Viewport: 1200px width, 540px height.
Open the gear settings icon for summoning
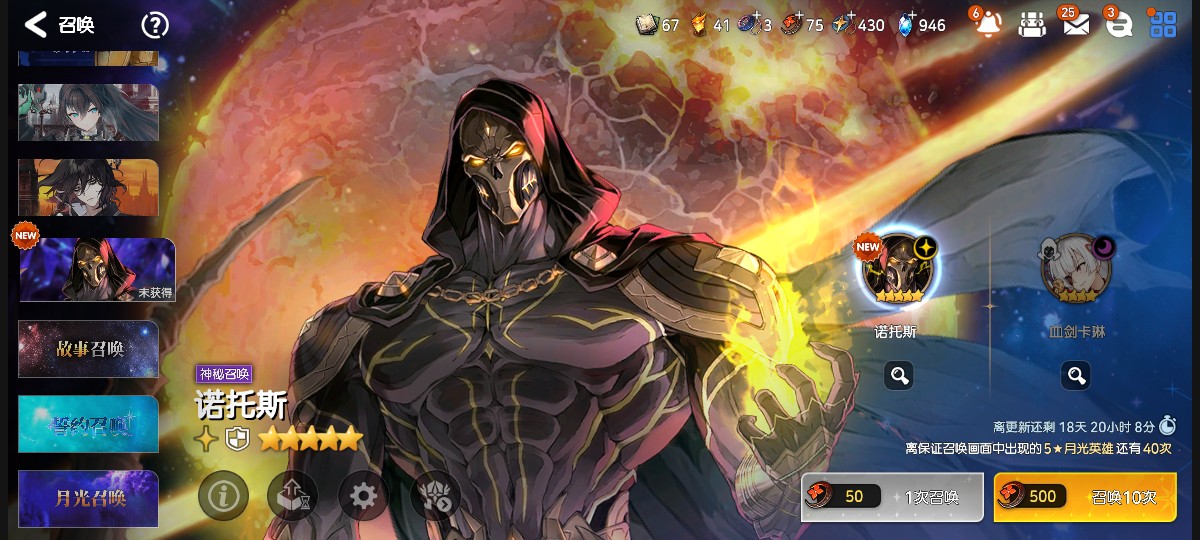[363, 495]
